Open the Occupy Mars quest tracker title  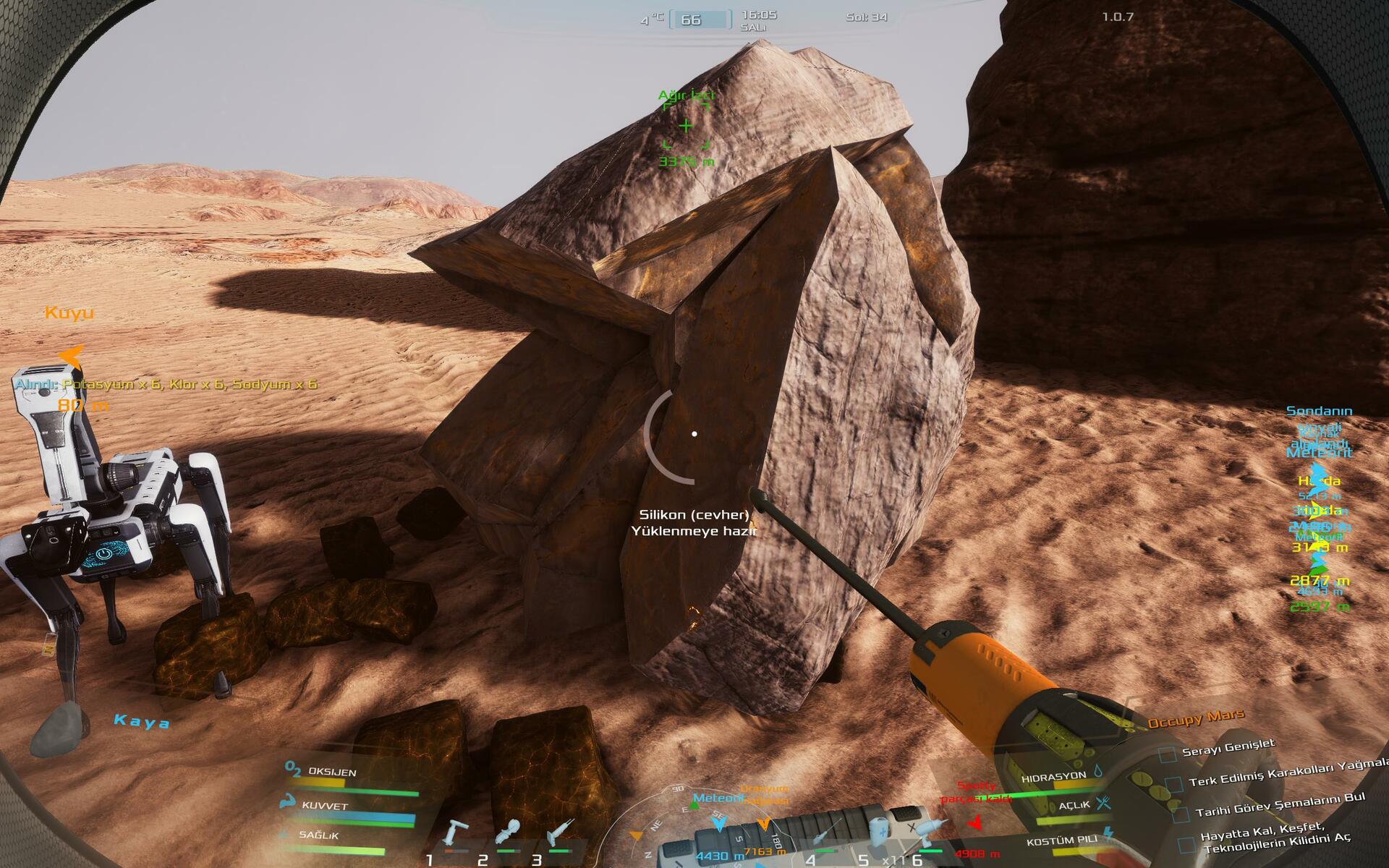(x=1195, y=719)
